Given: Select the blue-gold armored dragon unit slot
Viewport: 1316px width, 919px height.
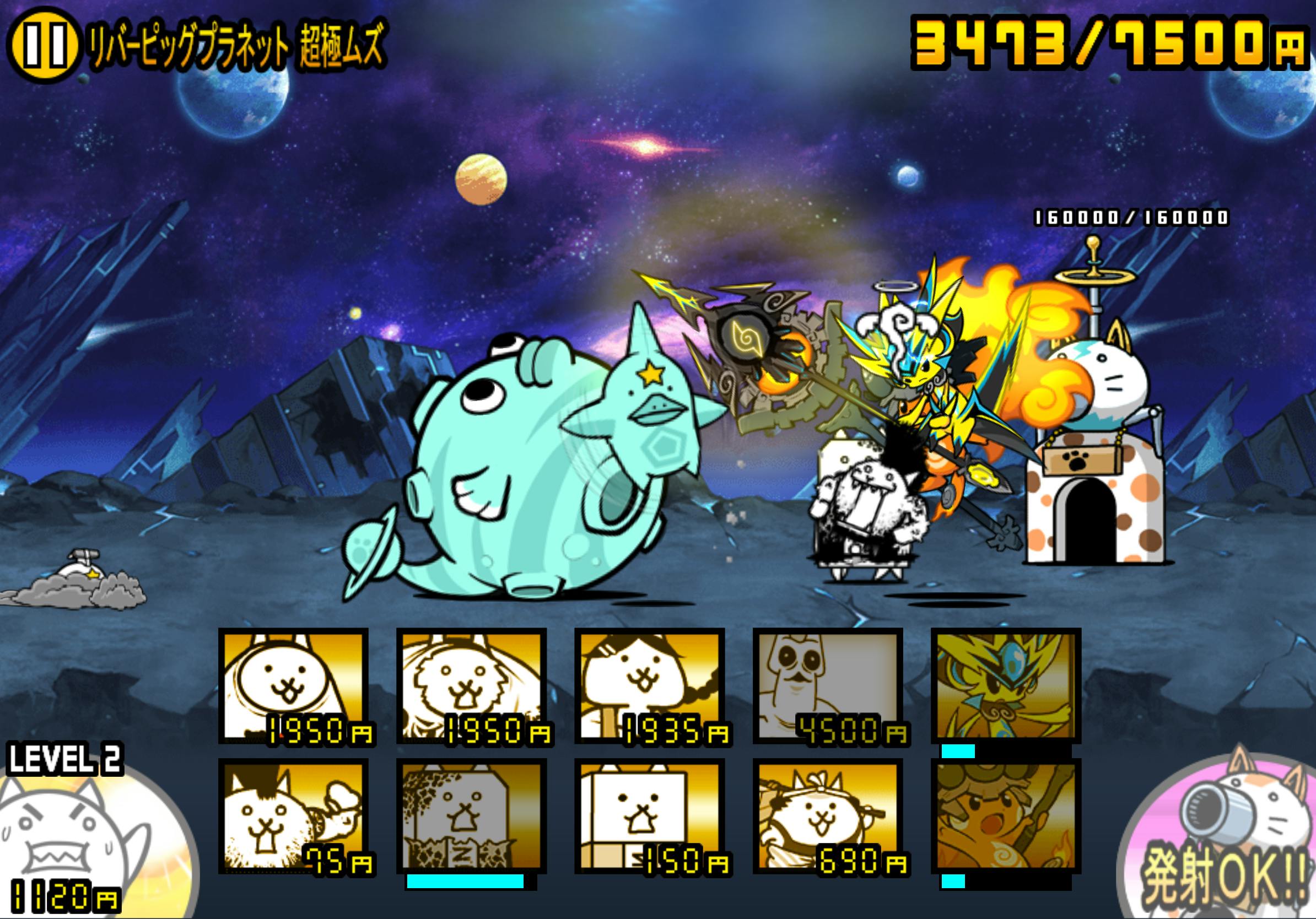Looking at the screenshot, I should [1006, 686].
